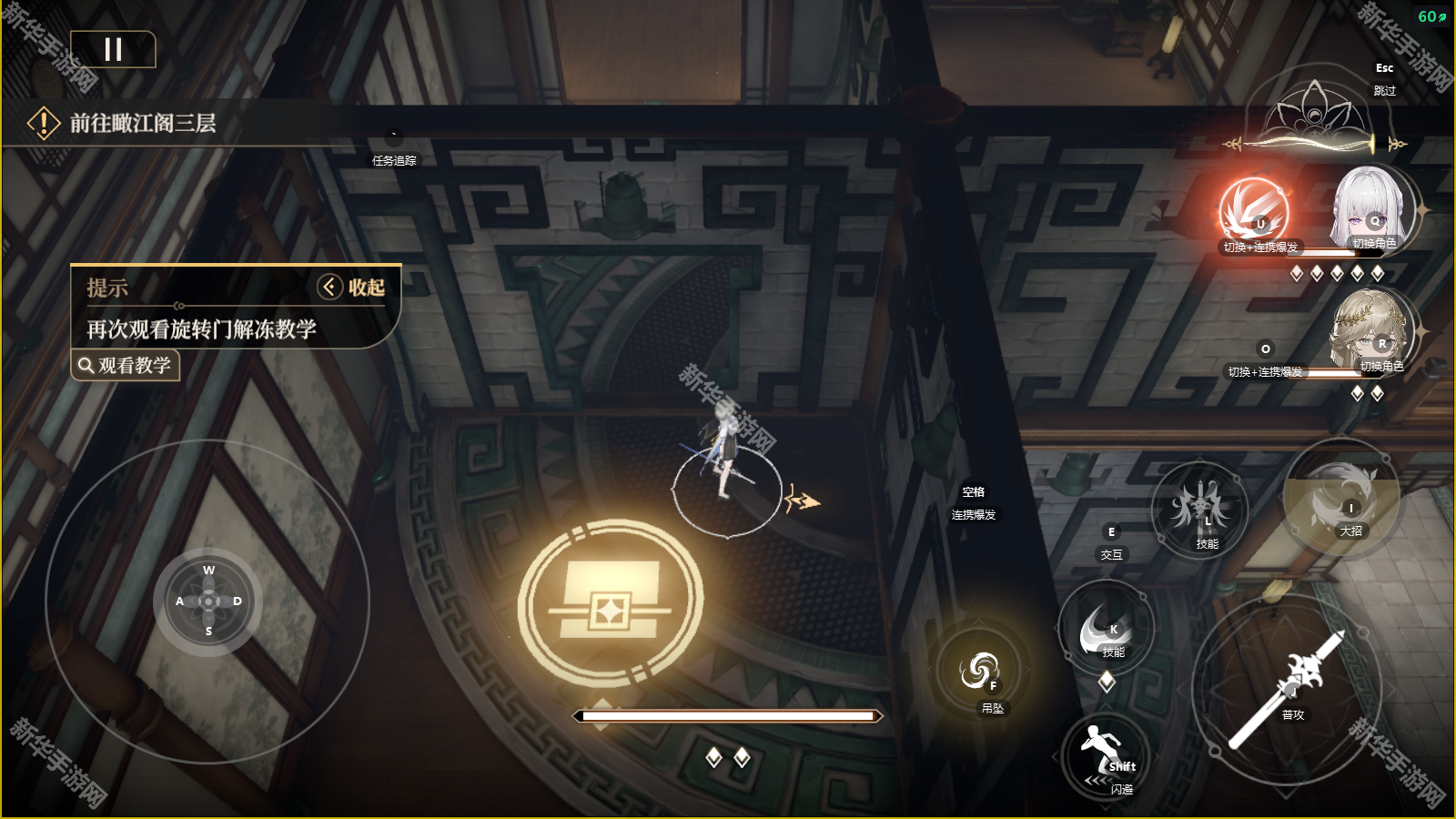Collapse the hint panel with 收起
1456x819 pixels.
coord(352,288)
